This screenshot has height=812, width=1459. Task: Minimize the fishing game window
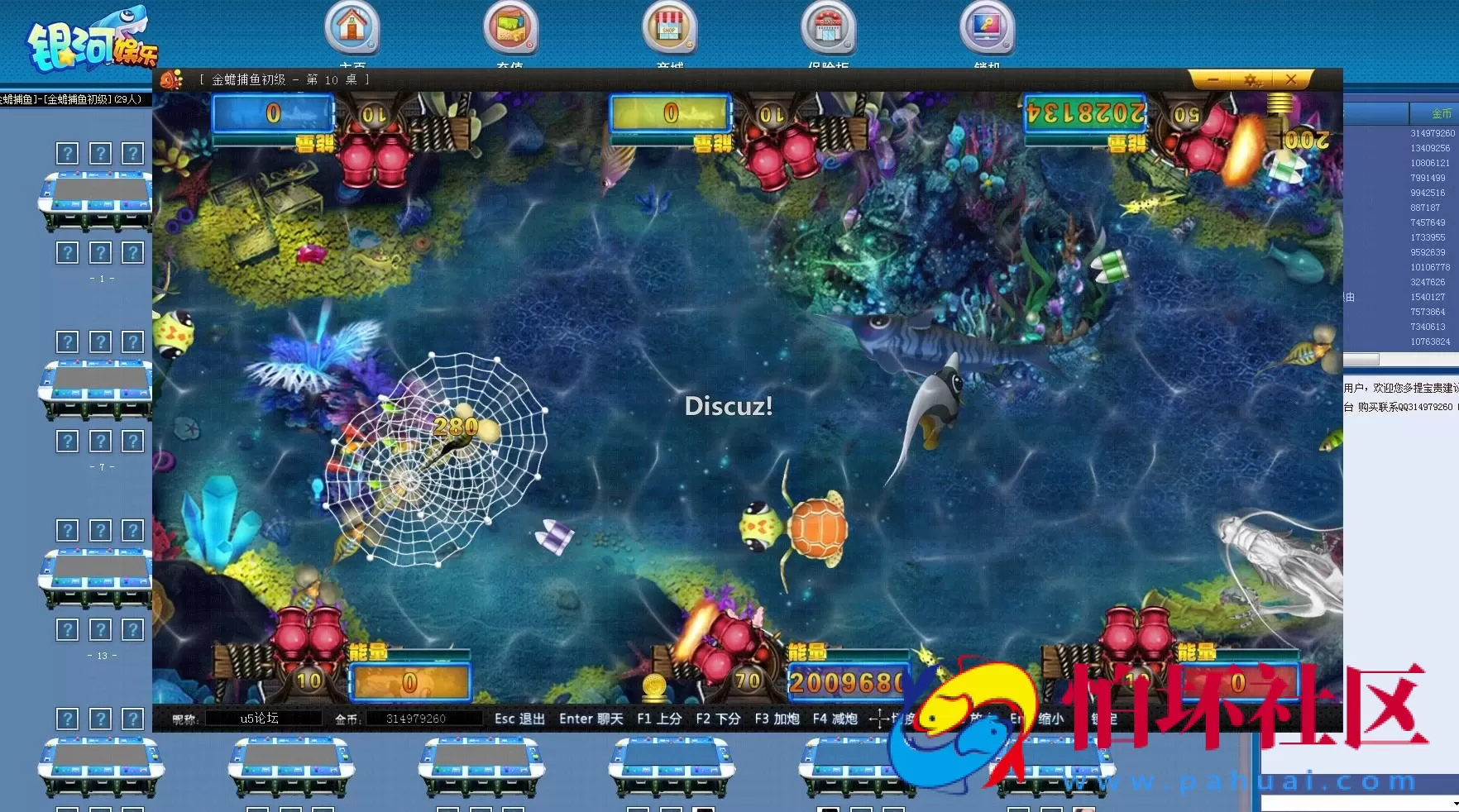coord(1213,79)
